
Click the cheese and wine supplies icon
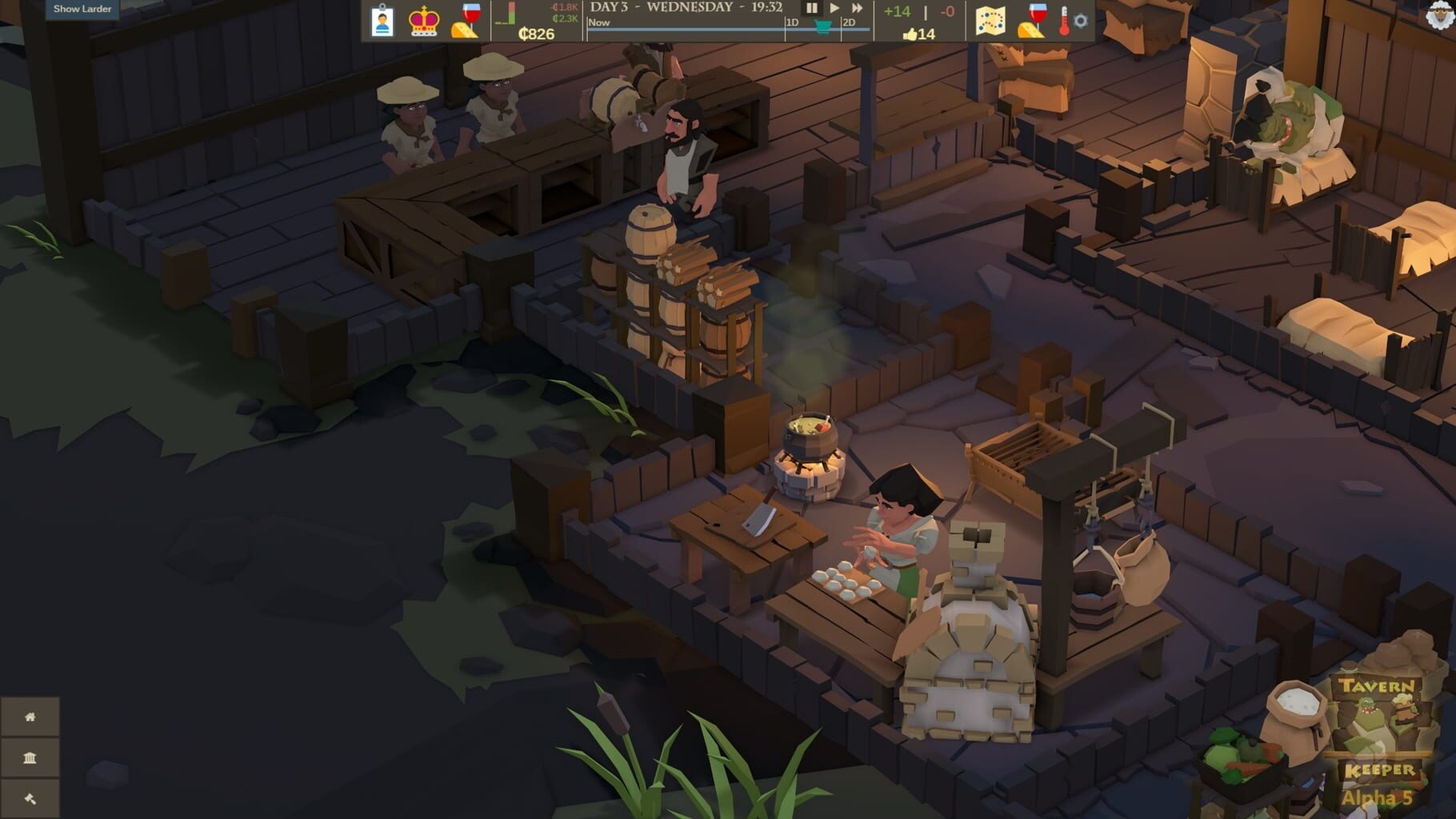[x=1029, y=22]
